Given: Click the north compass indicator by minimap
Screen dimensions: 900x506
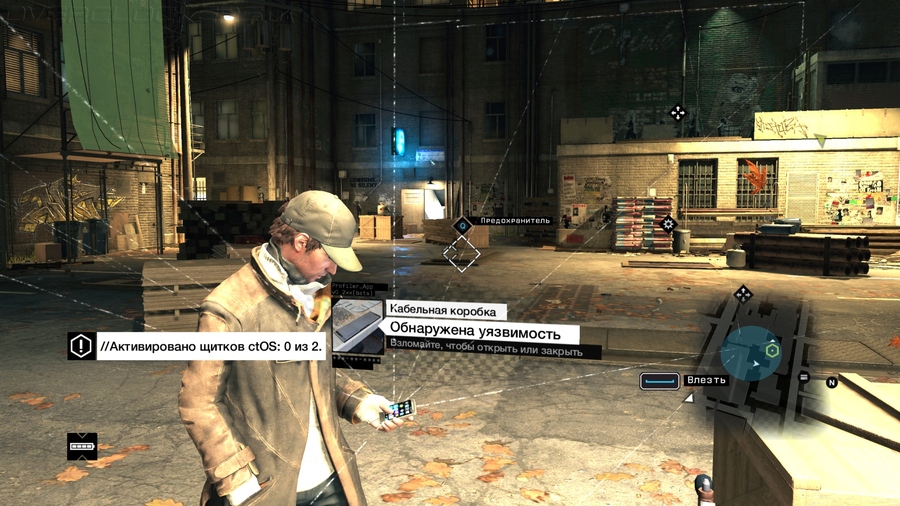Looking at the screenshot, I should [x=831, y=382].
